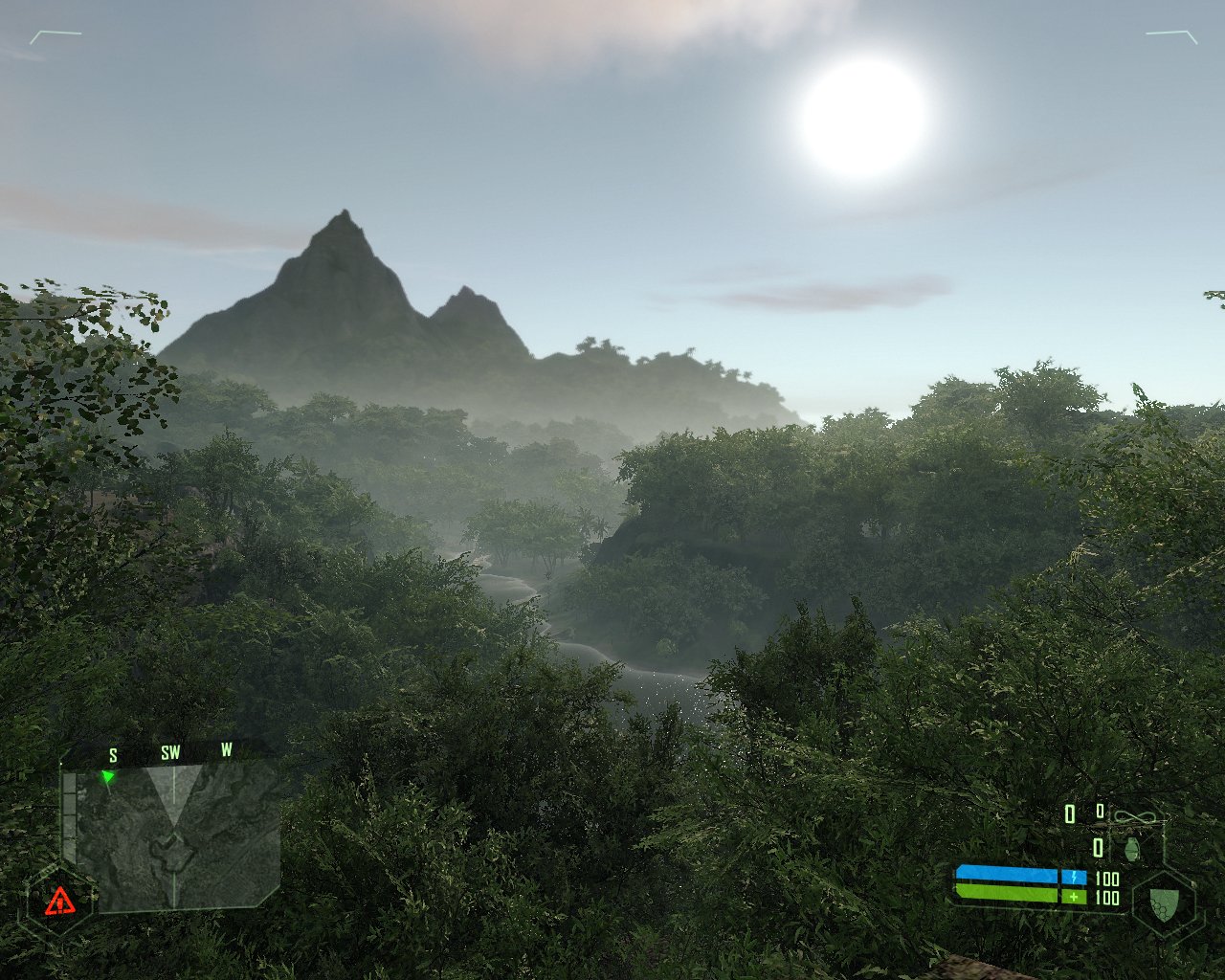Select the armor shield suit mode icon
Image resolution: width=1225 pixels, height=980 pixels.
click(1163, 903)
